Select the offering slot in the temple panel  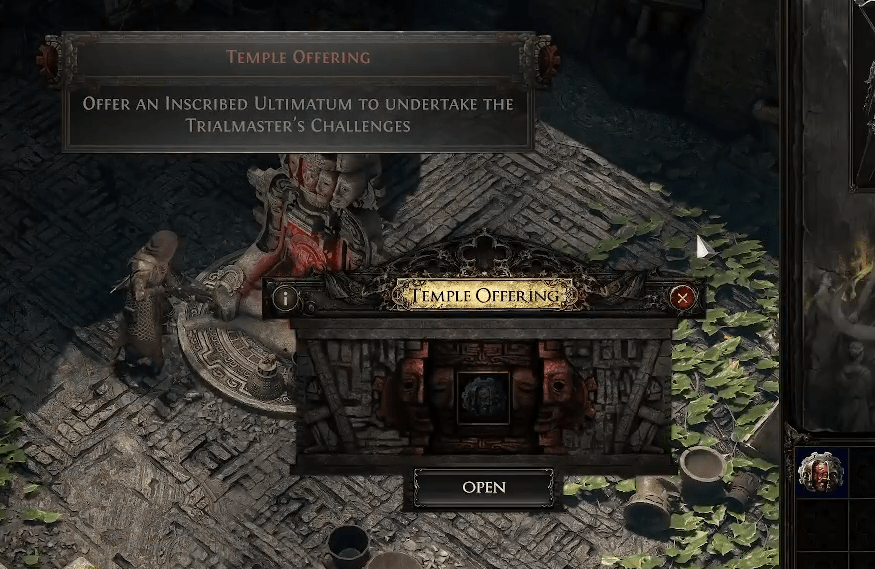[484, 395]
